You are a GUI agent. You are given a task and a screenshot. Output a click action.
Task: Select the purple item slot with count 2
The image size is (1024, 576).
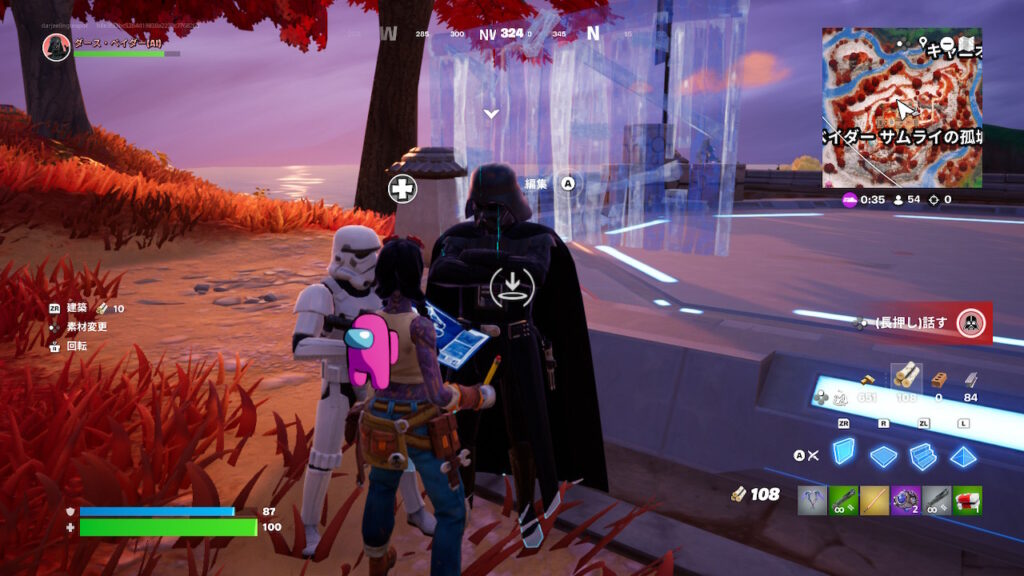(905, 500)
